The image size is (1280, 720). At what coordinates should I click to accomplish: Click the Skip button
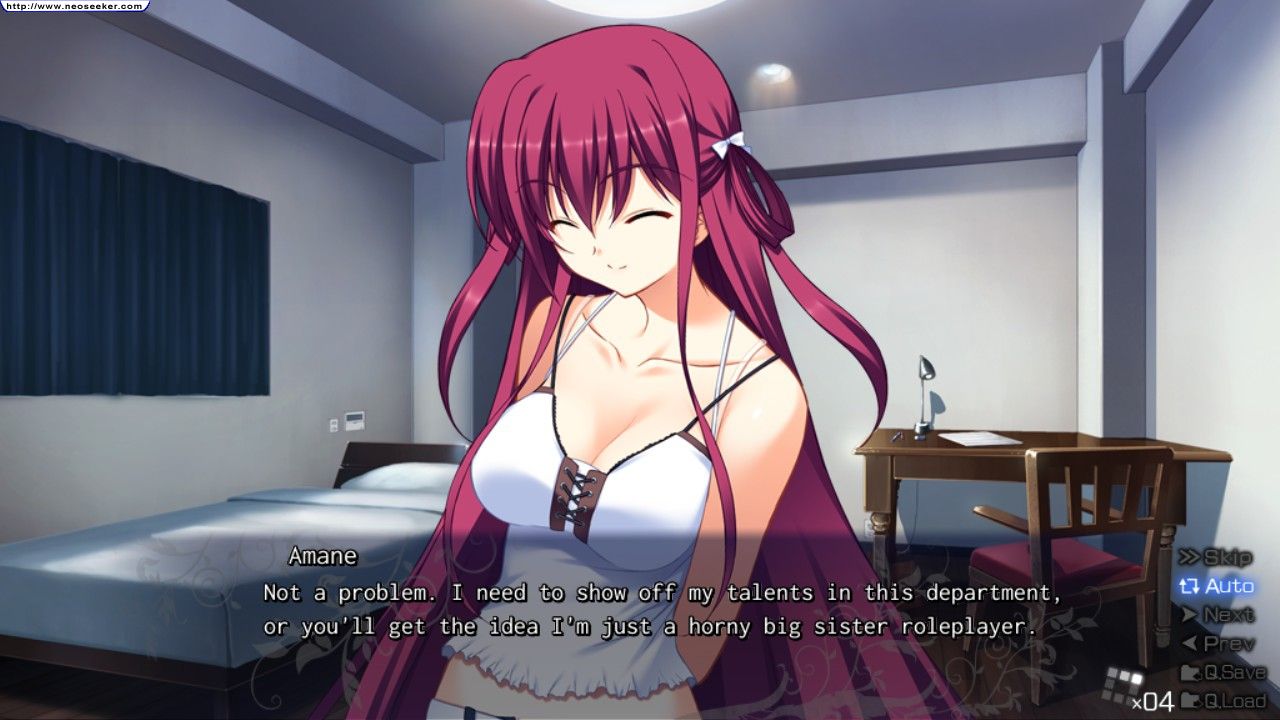click(x=1216, y=558)
